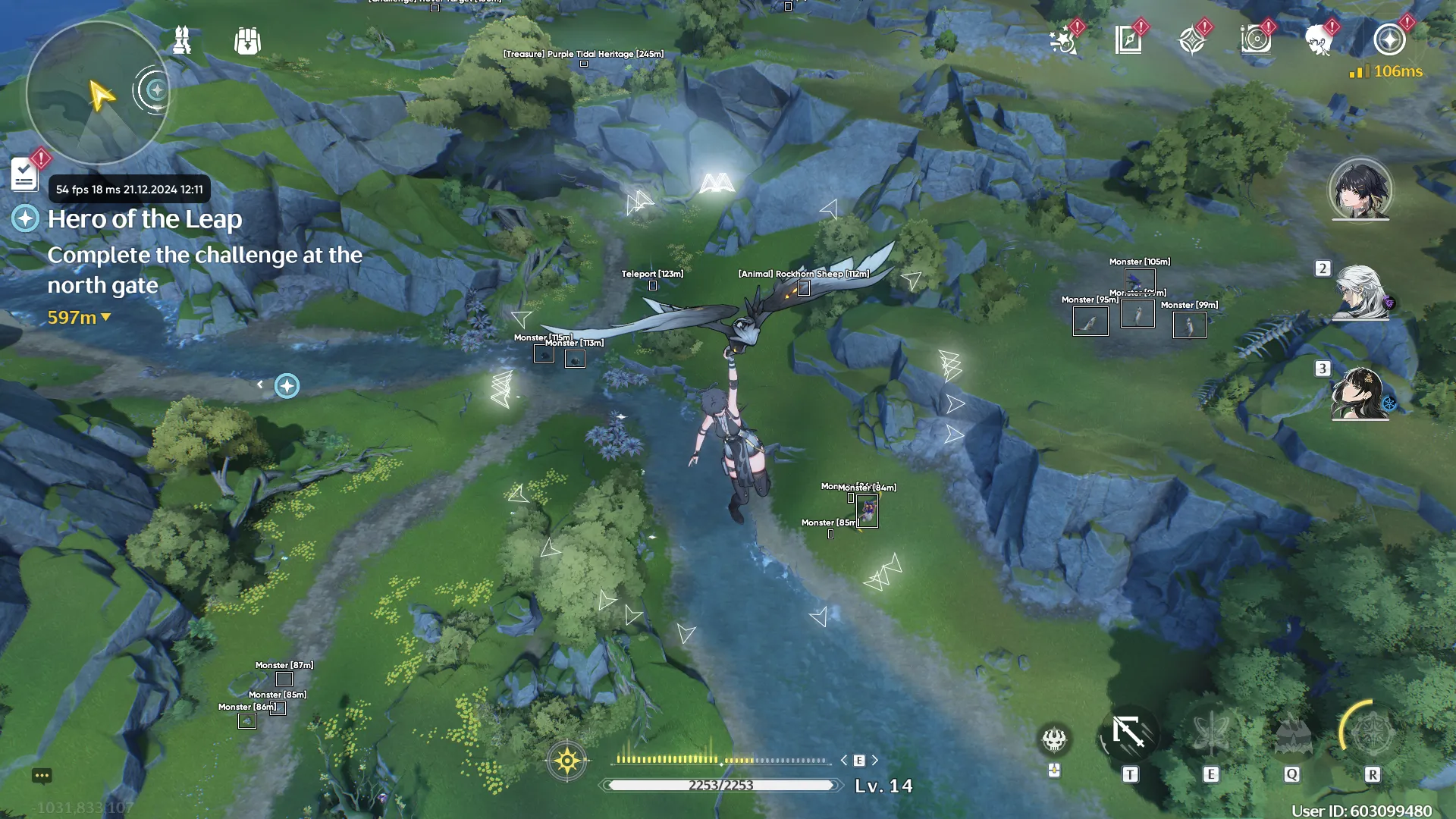Open the round star terminal menu icon
The height and width of the screenshot is (819, 1456).
click(x=1389, y=40)
